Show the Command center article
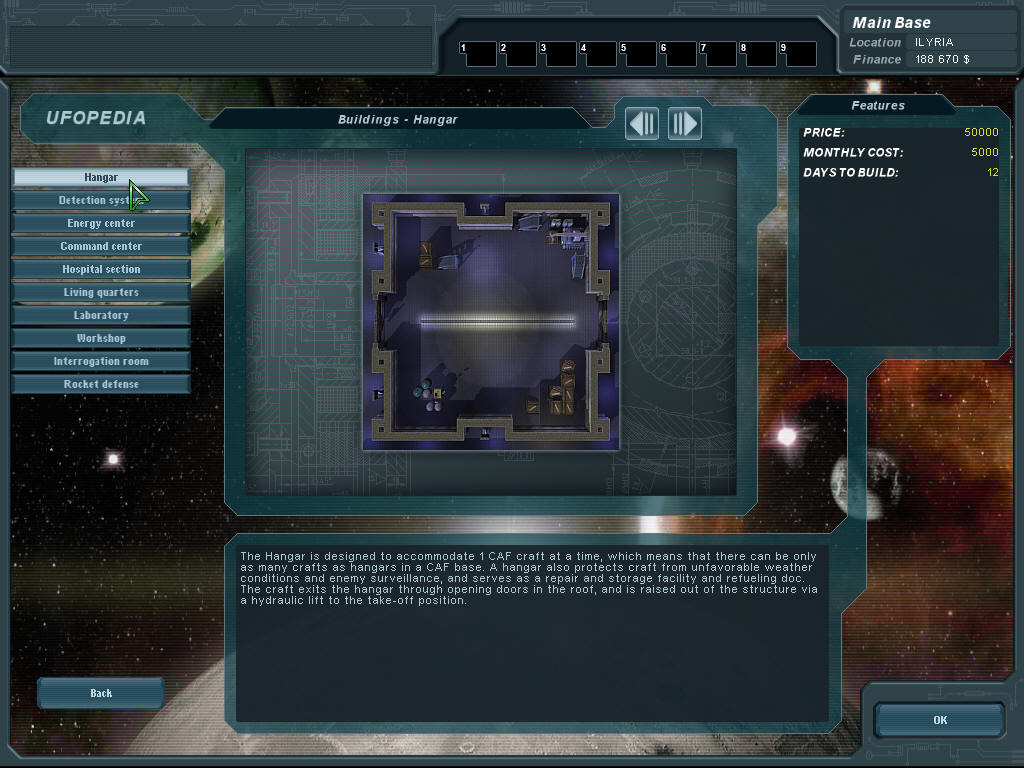 click(100, 246)
